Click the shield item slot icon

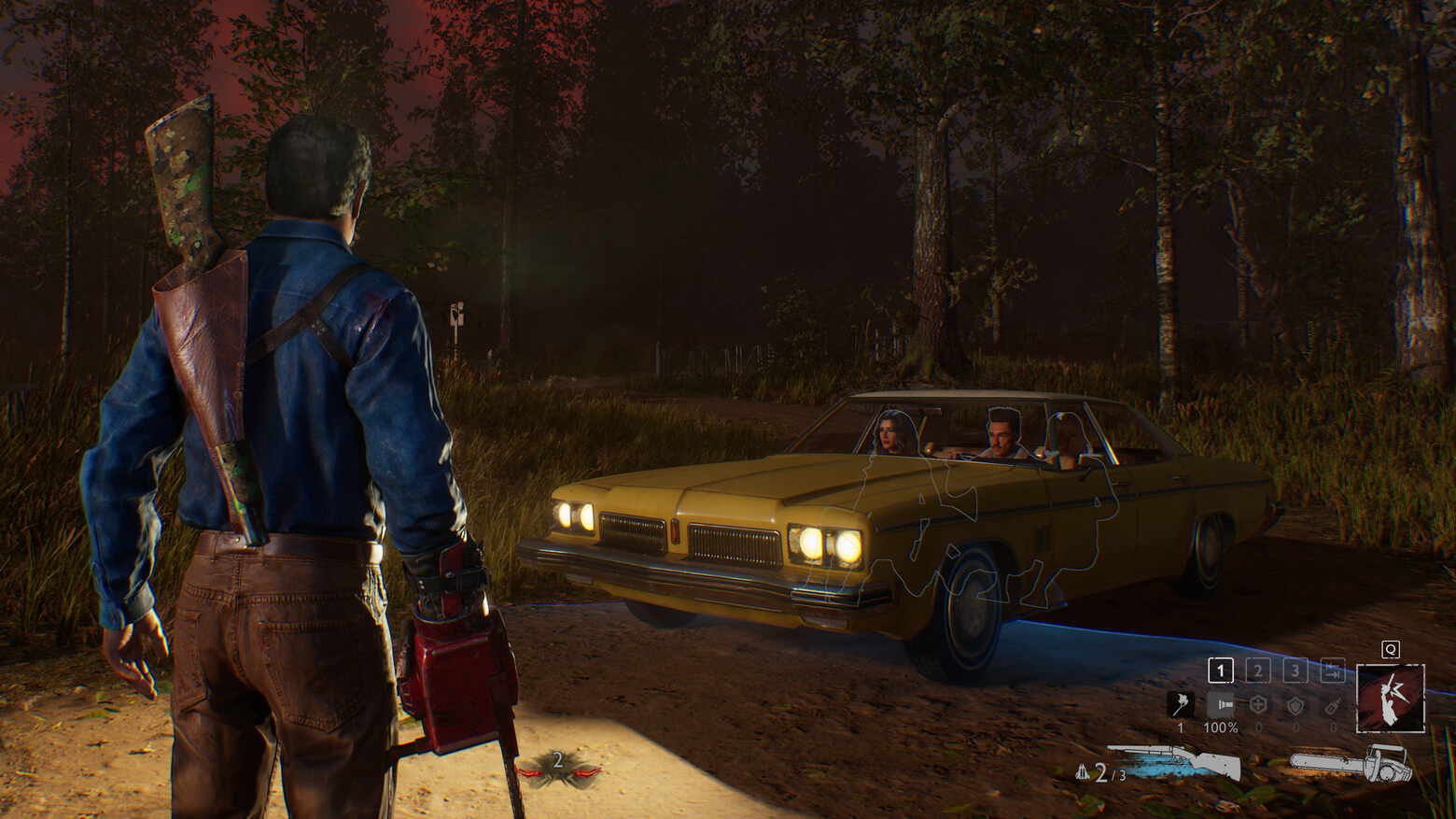pos(1296,705)
